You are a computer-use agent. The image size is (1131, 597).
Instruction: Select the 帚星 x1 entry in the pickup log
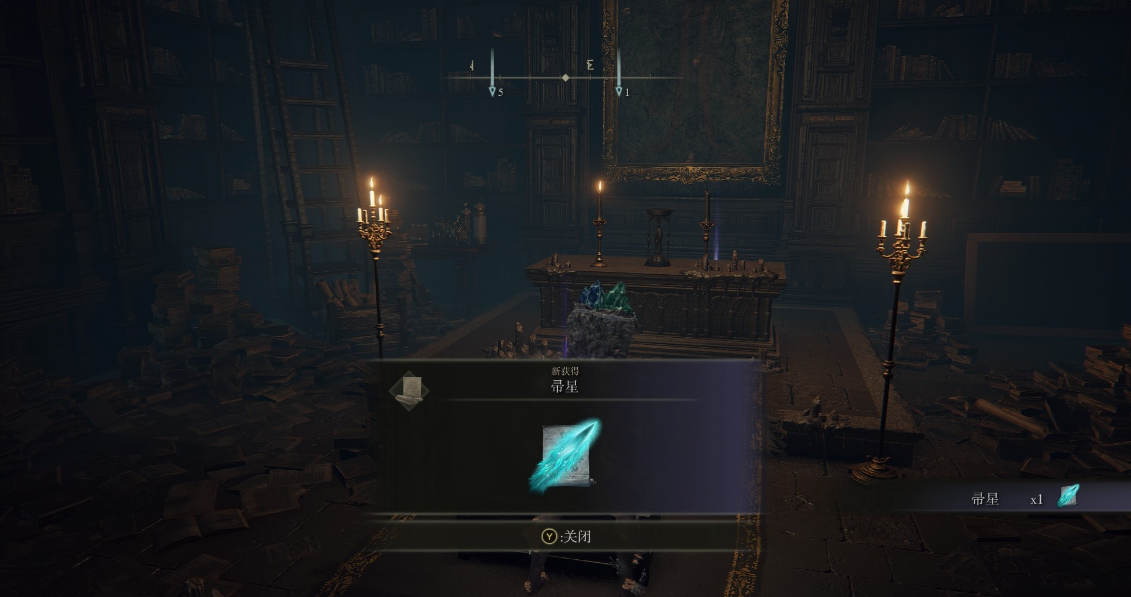click(1024, 497)
